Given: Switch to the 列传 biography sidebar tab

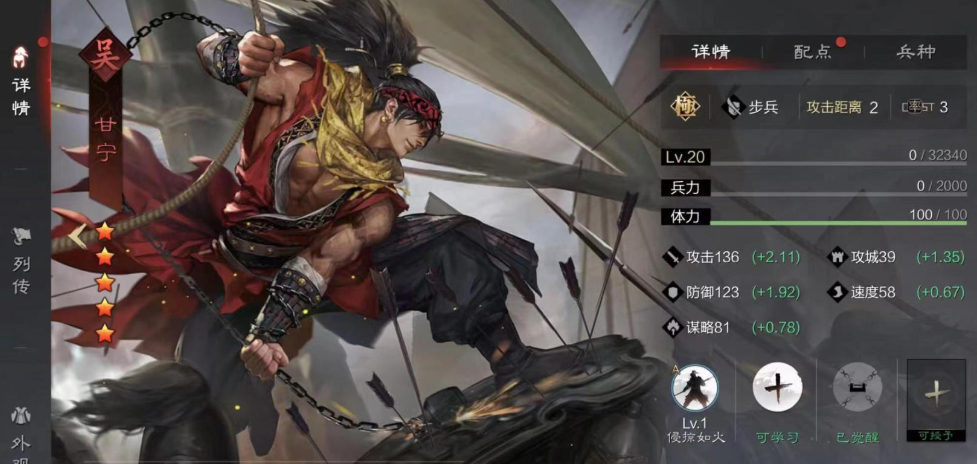Looking at the screenshot, I should point(21,262).
